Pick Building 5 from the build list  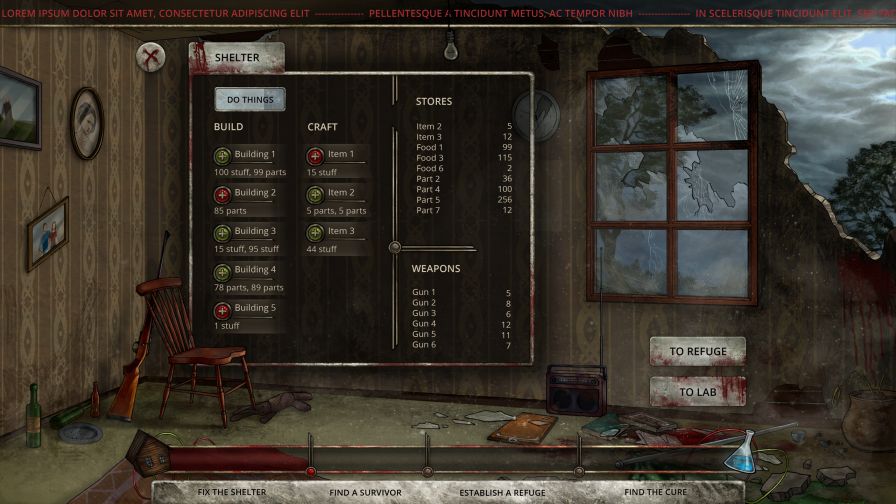click(223, 309)
